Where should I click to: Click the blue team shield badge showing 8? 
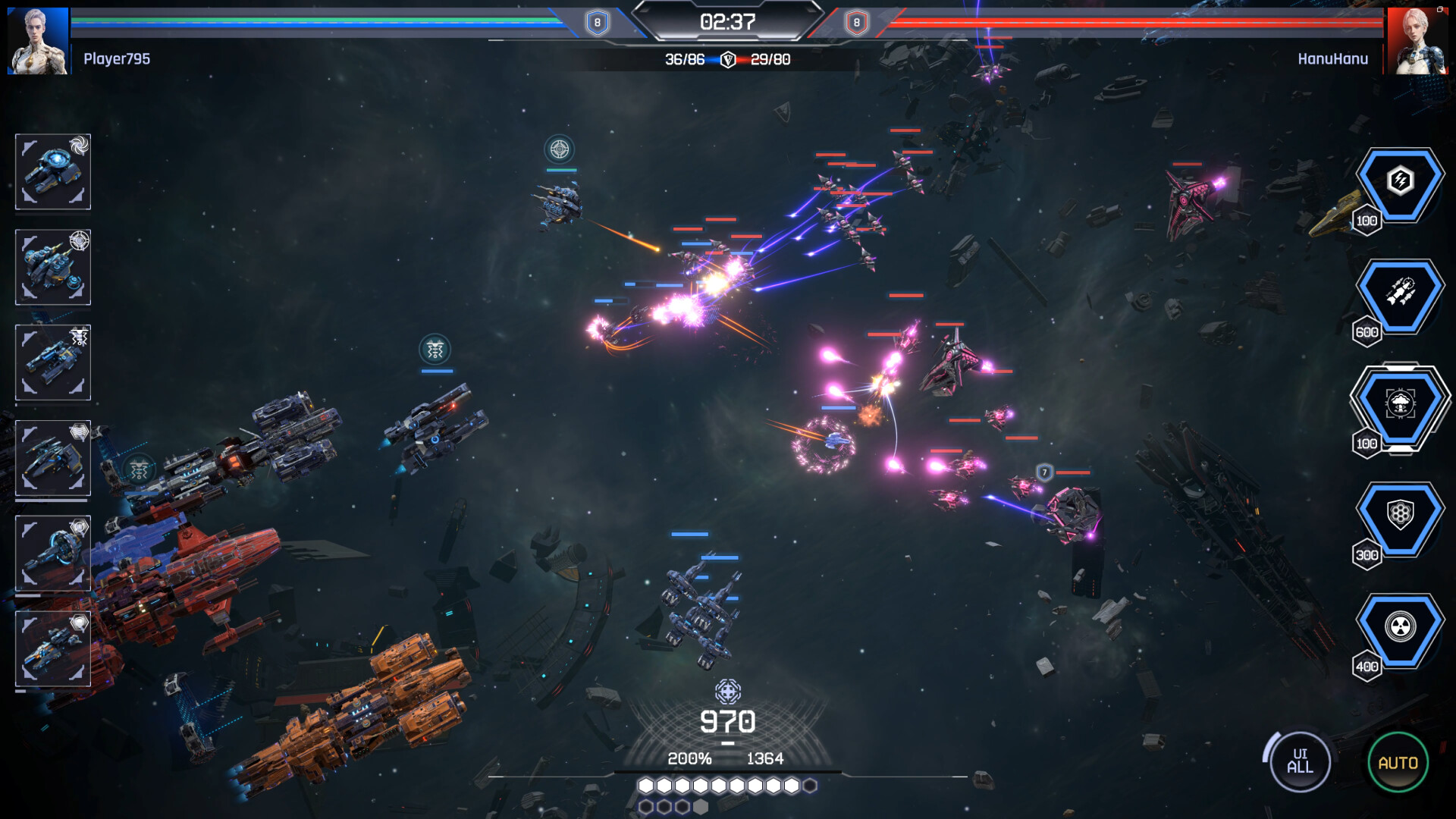point(596,23)
